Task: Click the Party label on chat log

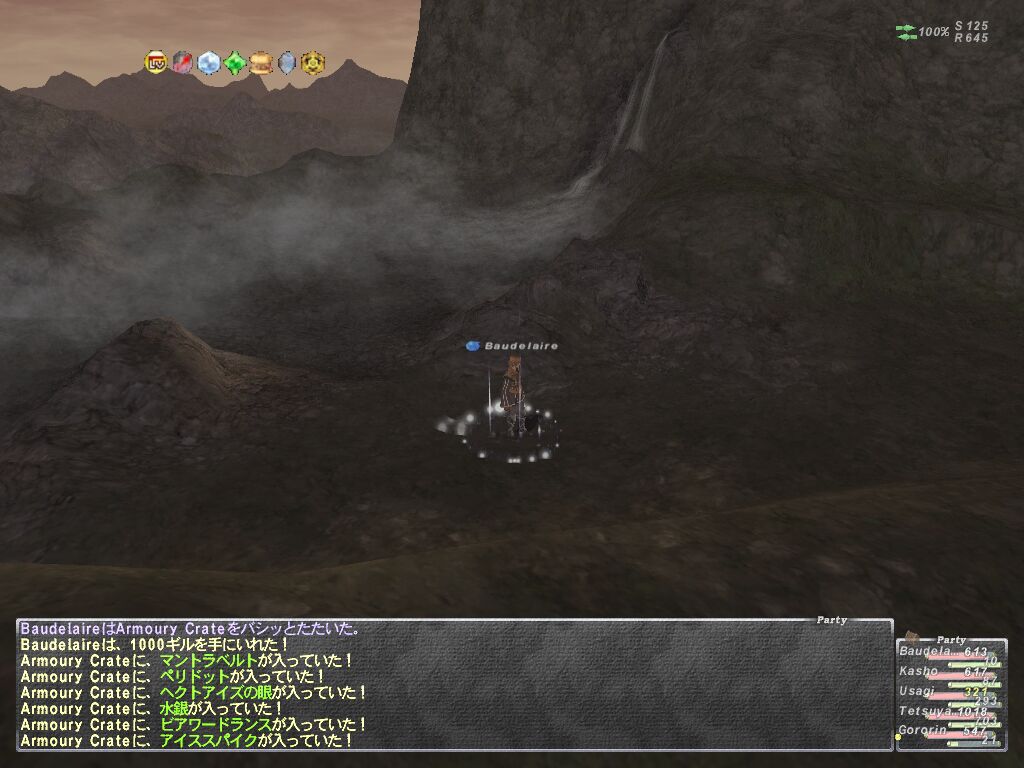Action: [831, 620]
